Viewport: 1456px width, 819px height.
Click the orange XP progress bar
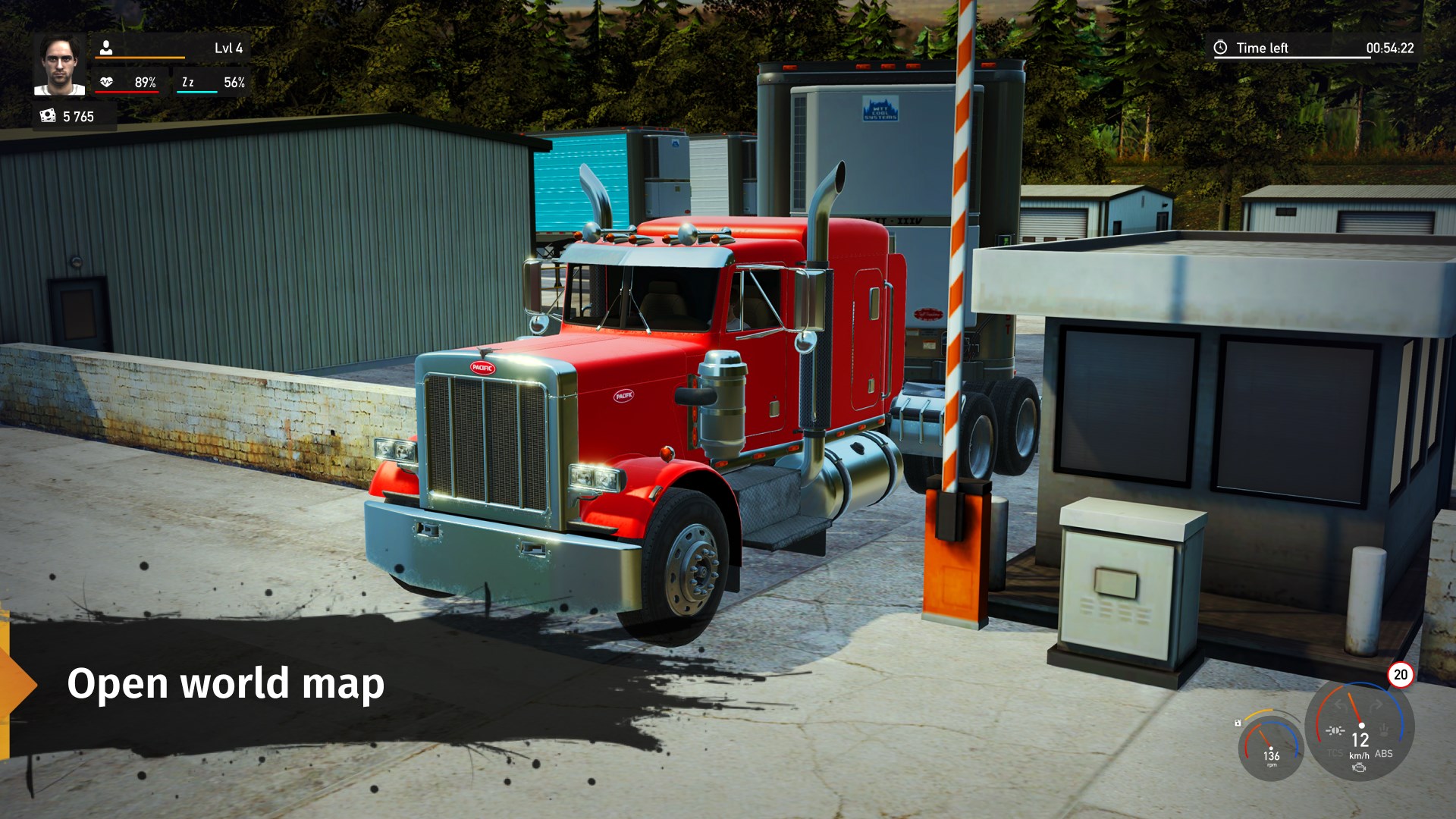pyautogui.click(x=140, y=58)
